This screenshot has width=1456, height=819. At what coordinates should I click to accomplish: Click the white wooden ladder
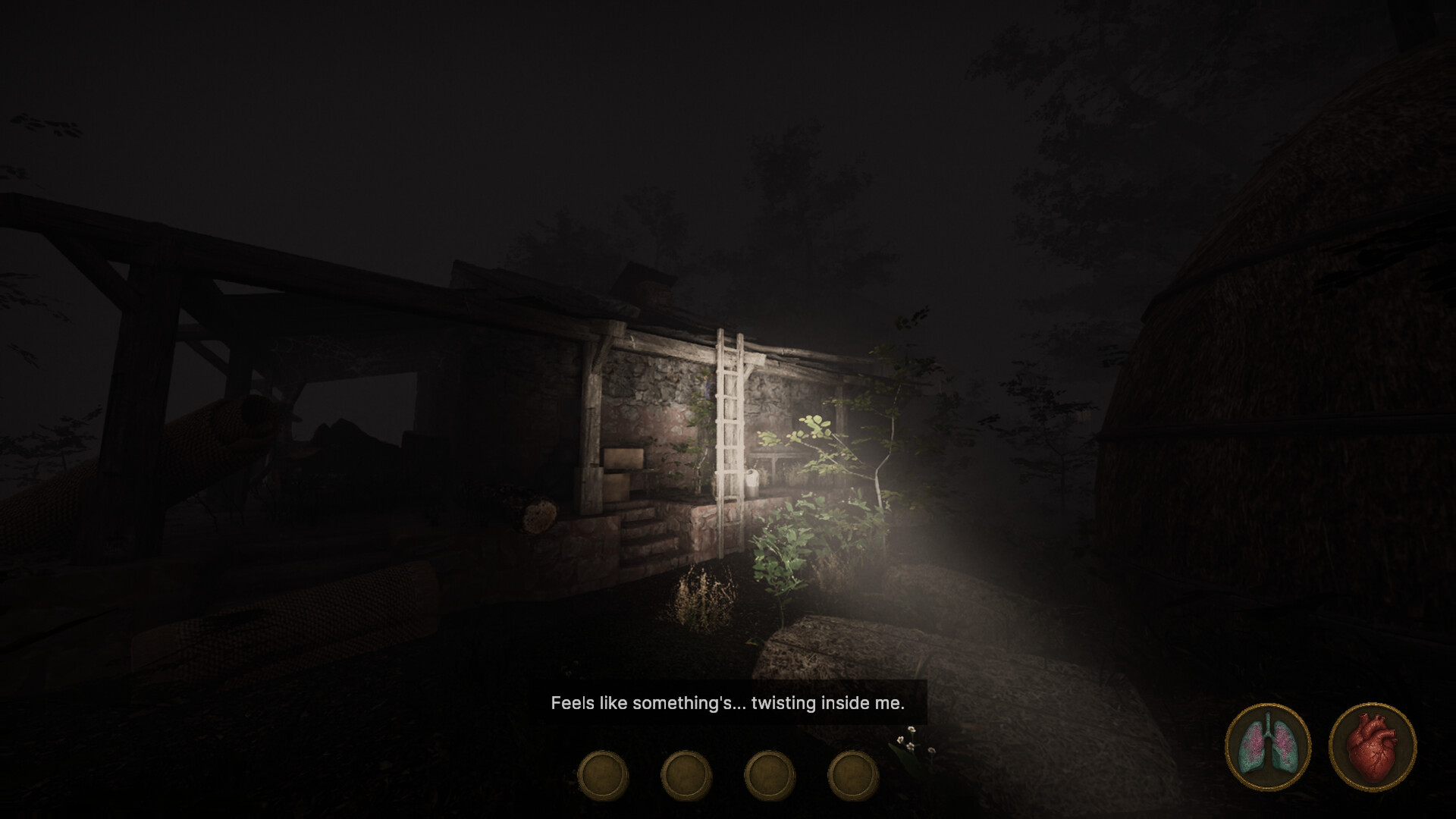pyautogui.click(x=730, y=425)
